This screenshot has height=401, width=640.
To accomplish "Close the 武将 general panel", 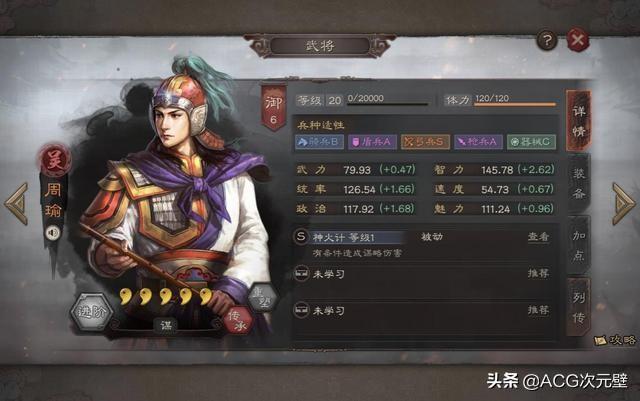I will click(577, 40).
